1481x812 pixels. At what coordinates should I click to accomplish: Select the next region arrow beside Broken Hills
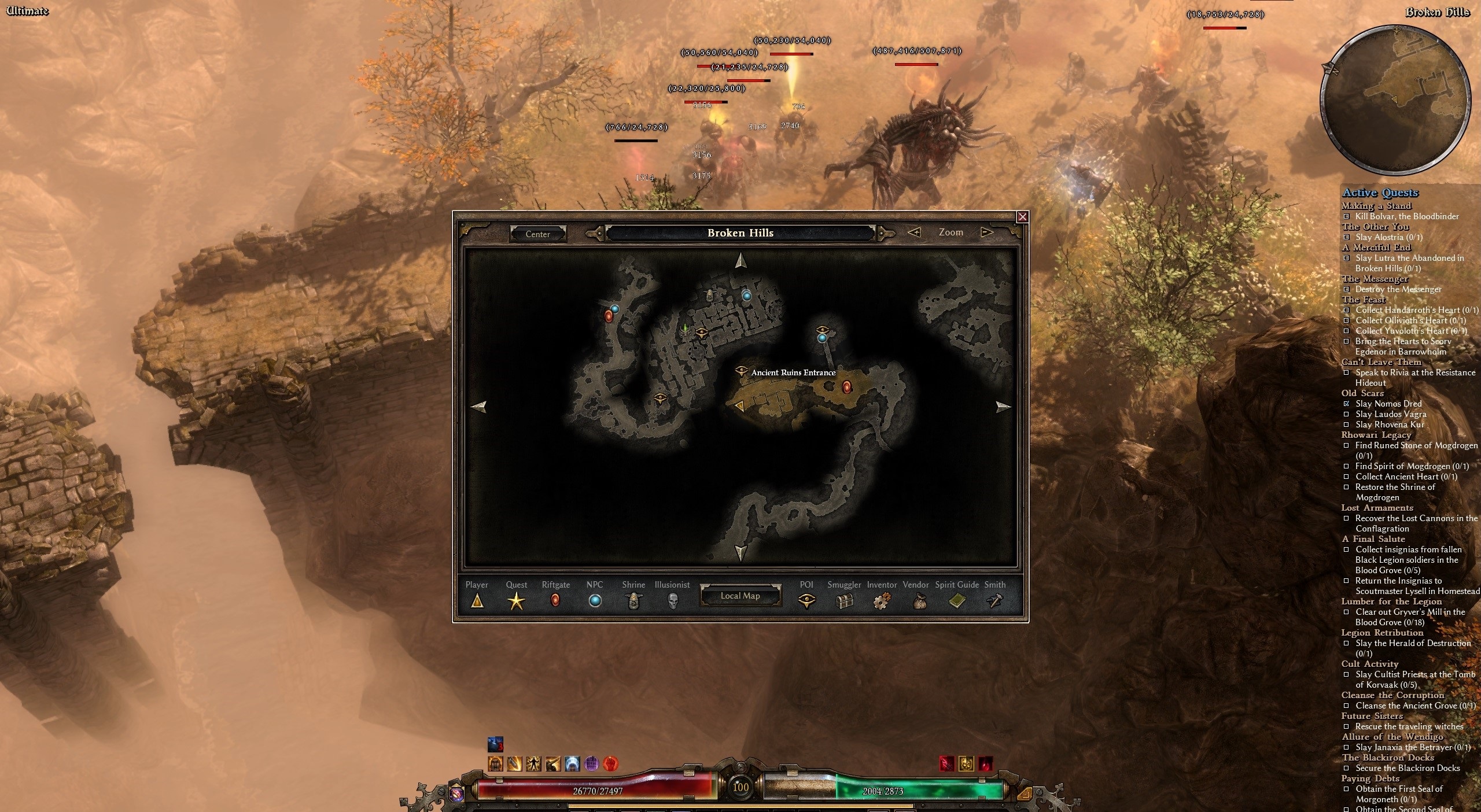(x=885, y=233)
